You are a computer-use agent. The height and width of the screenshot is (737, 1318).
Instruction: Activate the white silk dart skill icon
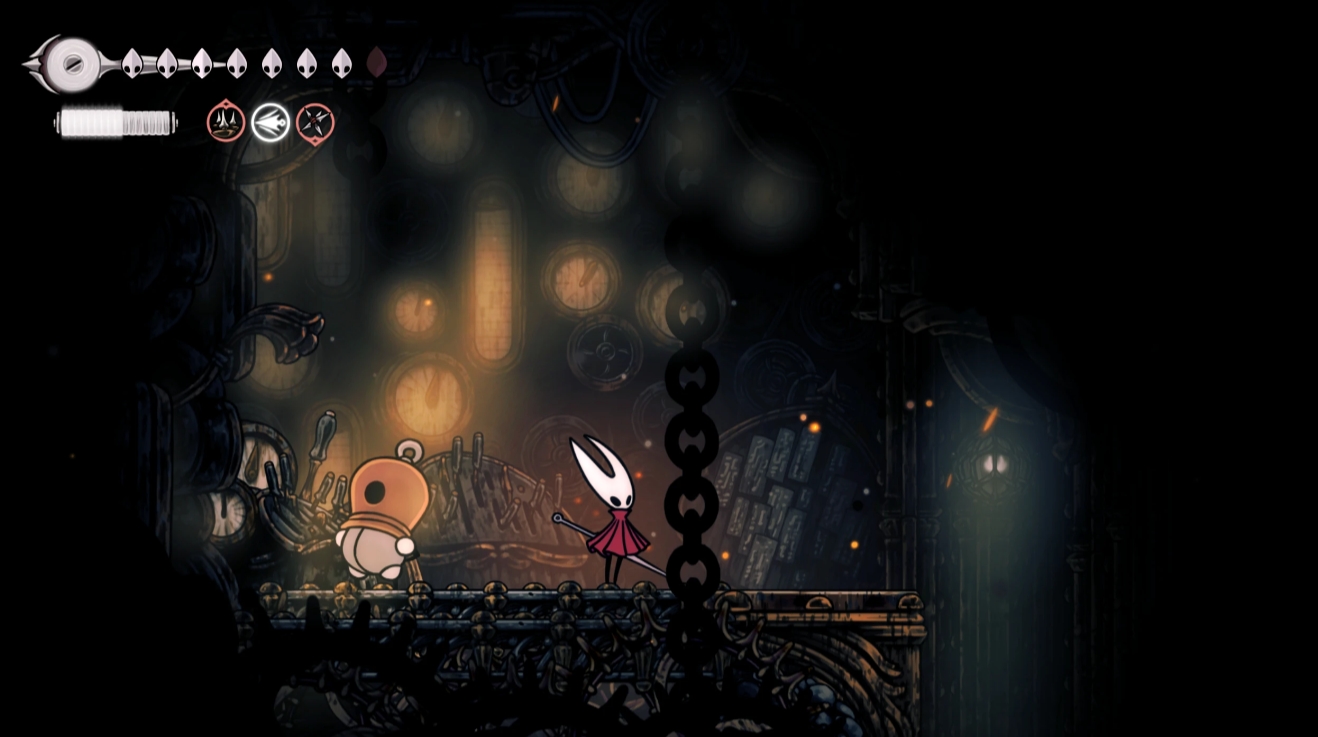click(271, 122)
